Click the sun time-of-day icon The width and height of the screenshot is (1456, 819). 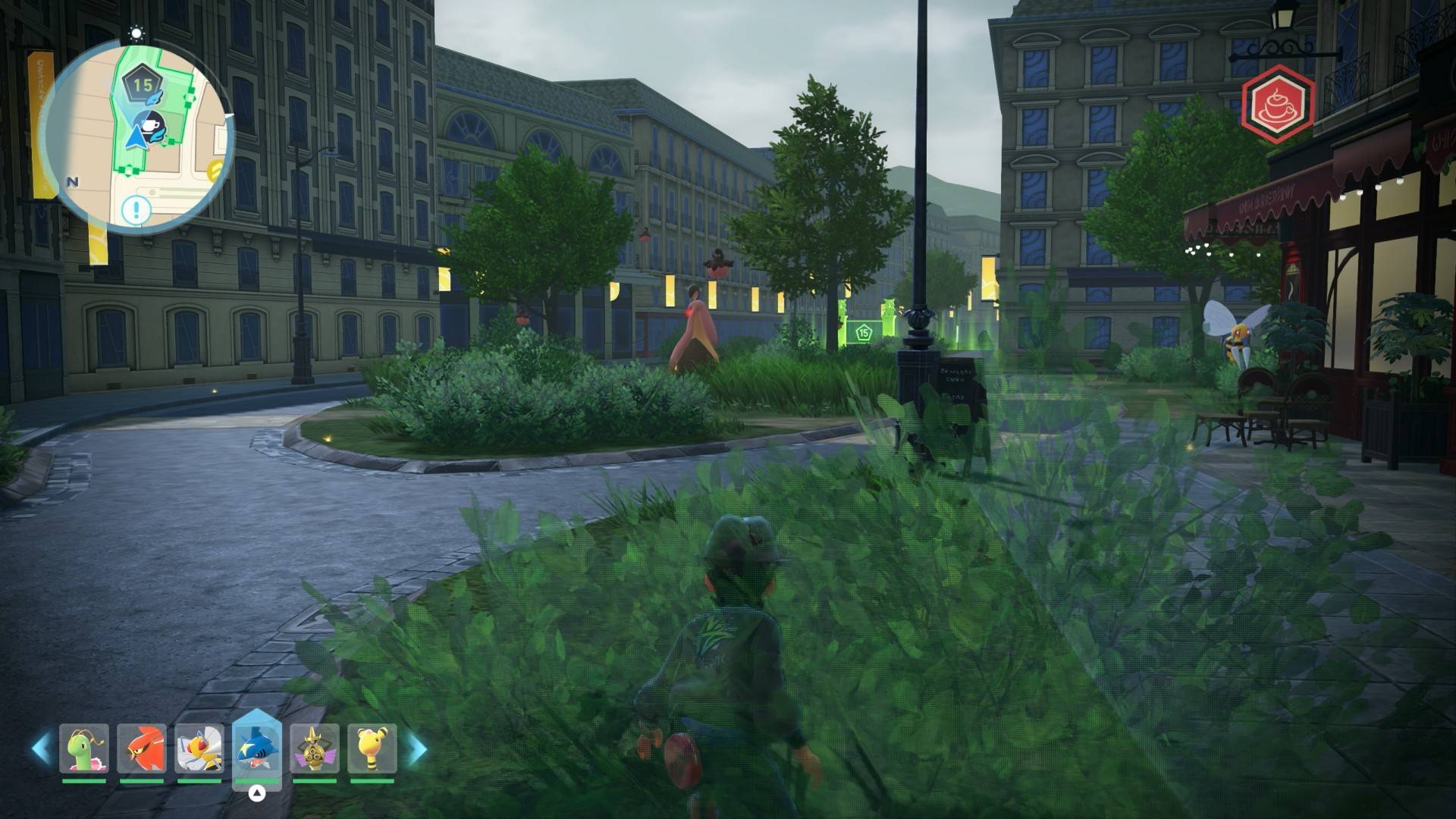(x=136, y=33)
